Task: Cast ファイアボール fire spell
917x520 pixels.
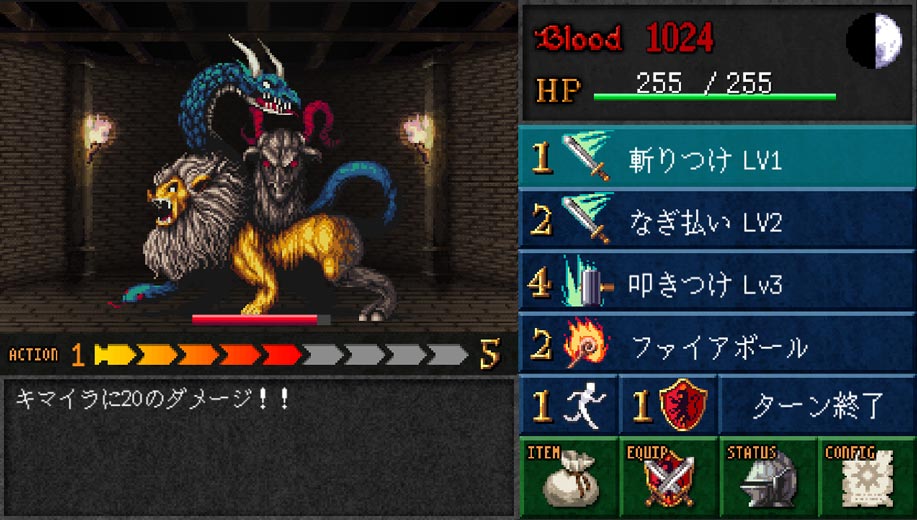Action: (x=717, y=347)
